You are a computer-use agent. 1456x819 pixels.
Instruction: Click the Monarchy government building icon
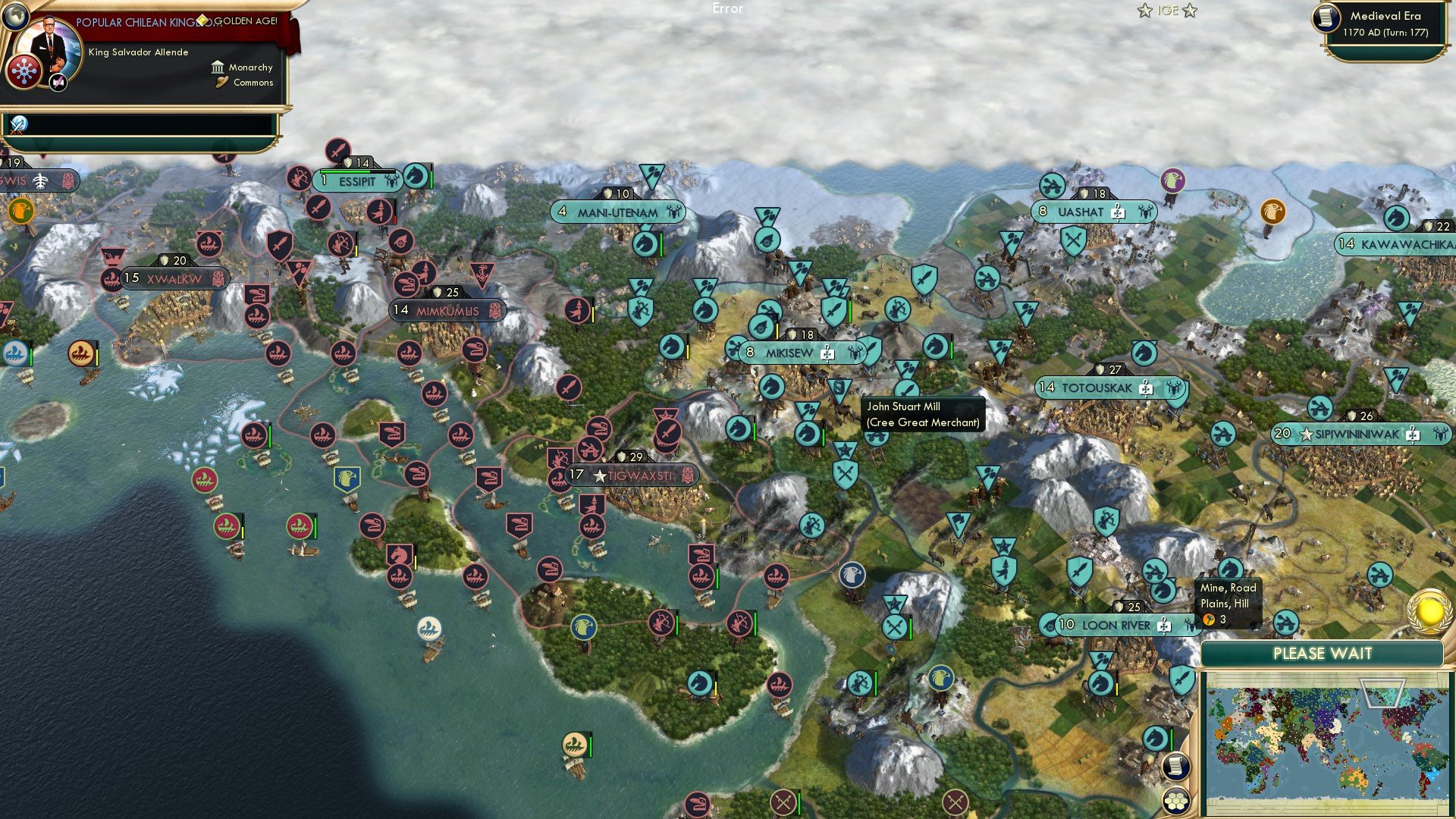tap(218, 67)
